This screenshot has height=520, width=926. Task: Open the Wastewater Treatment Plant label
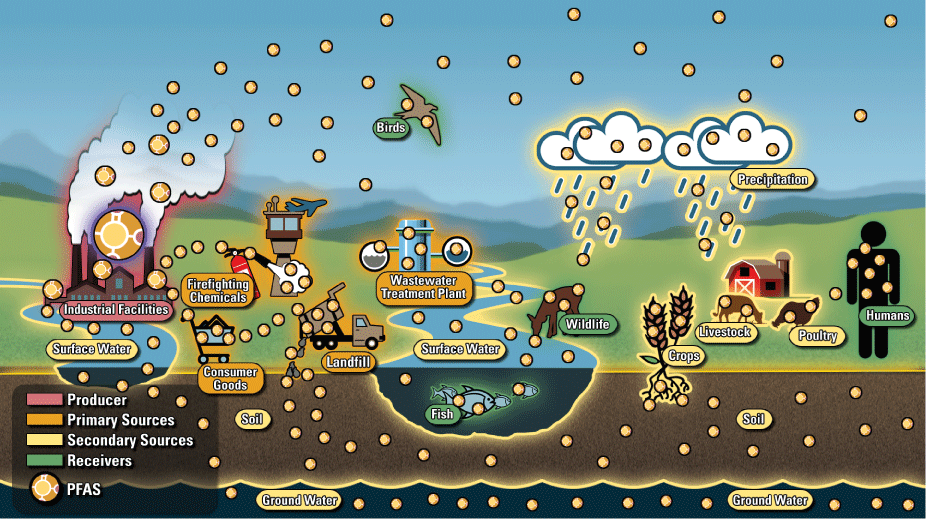pos(422,288)
